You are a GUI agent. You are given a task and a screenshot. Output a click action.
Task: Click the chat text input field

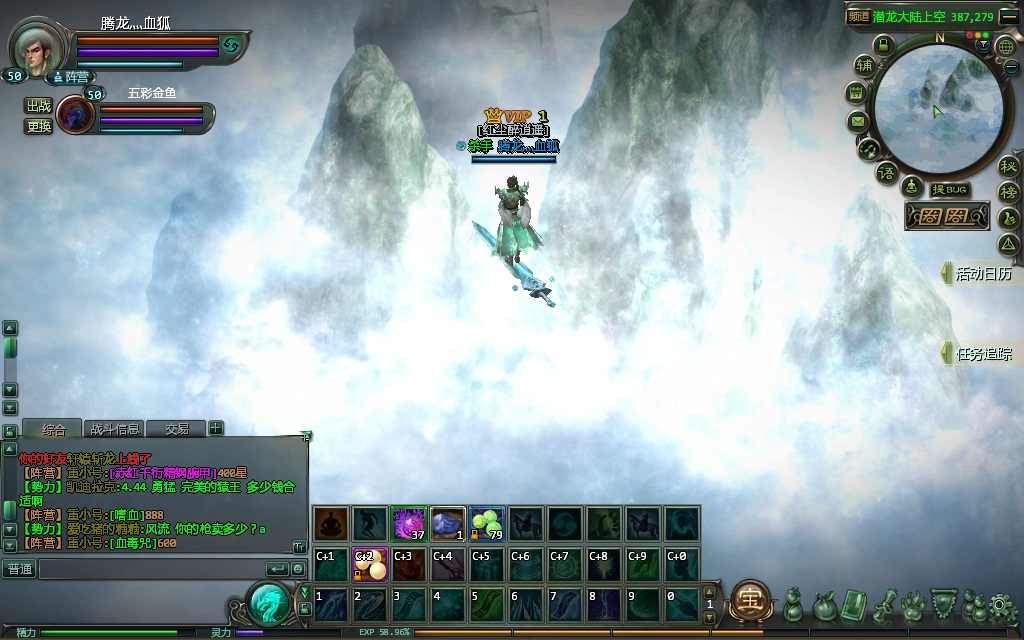[x=150, y=569]
